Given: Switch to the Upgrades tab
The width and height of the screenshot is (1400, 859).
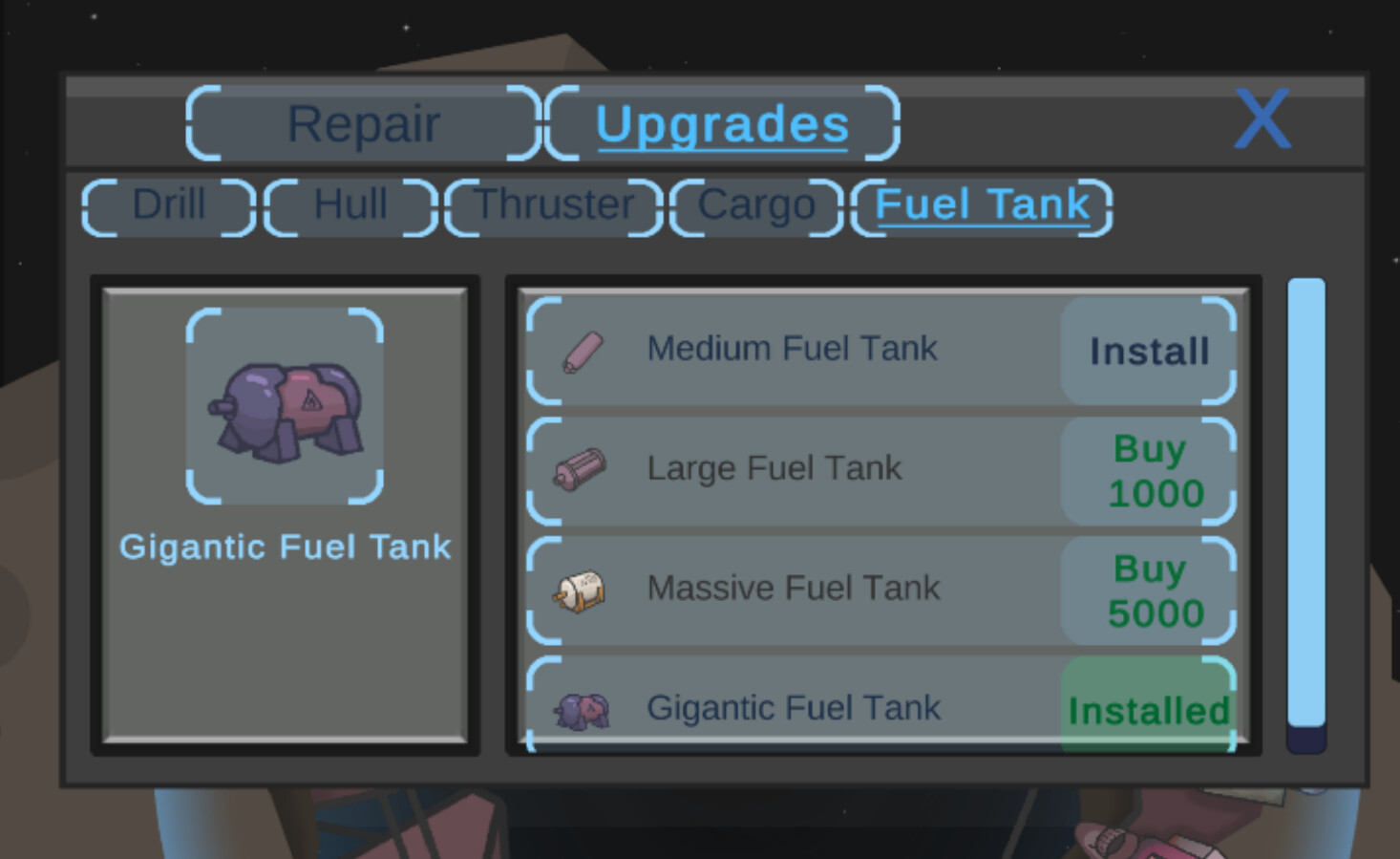Looking at the screenshot, I should click(722, 122).
